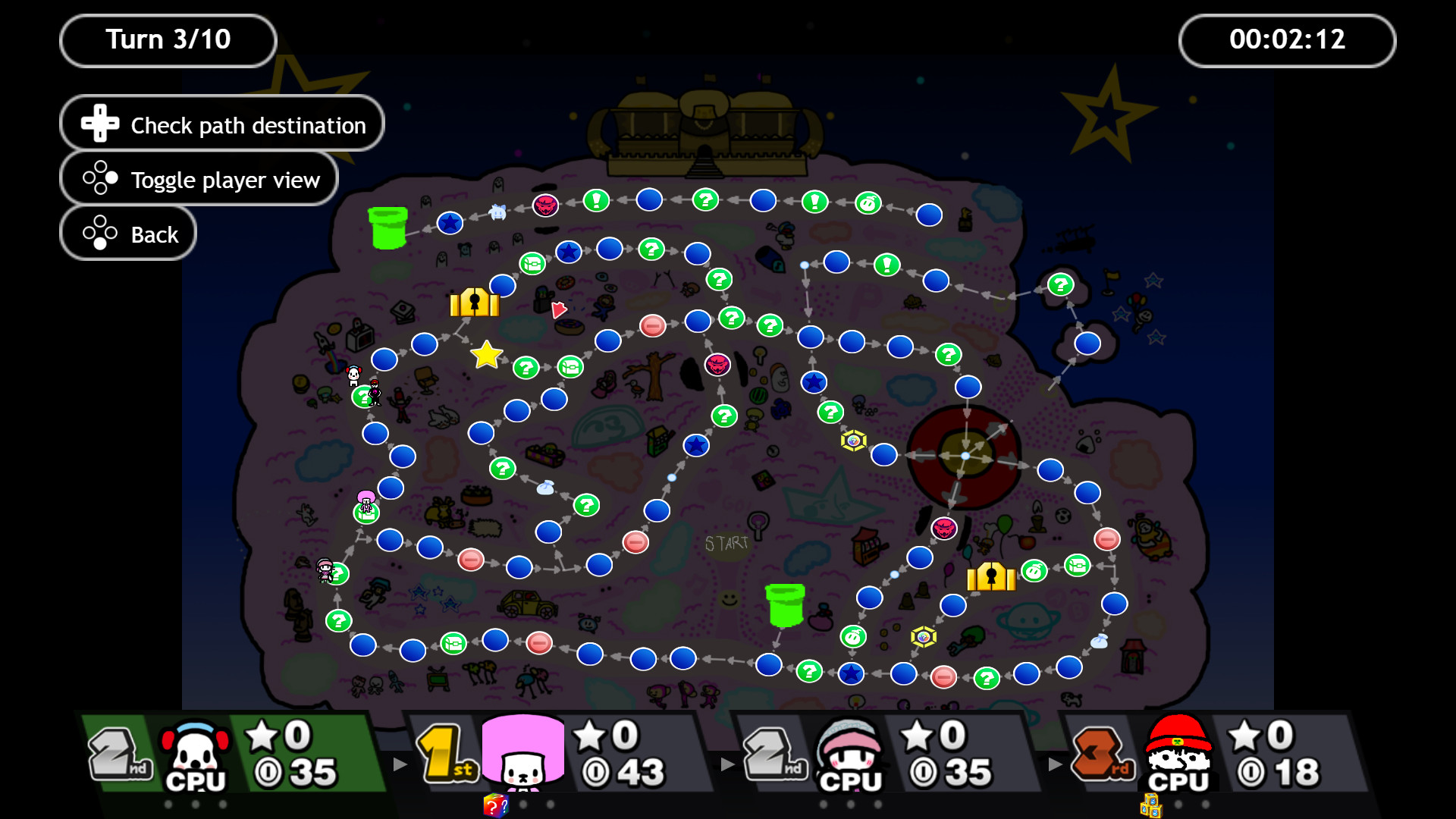Click the rainbow roulette space in yellow hexagon
This screenshot has width=1456, height=819.
pyautogui.click(x=852, y=441)
